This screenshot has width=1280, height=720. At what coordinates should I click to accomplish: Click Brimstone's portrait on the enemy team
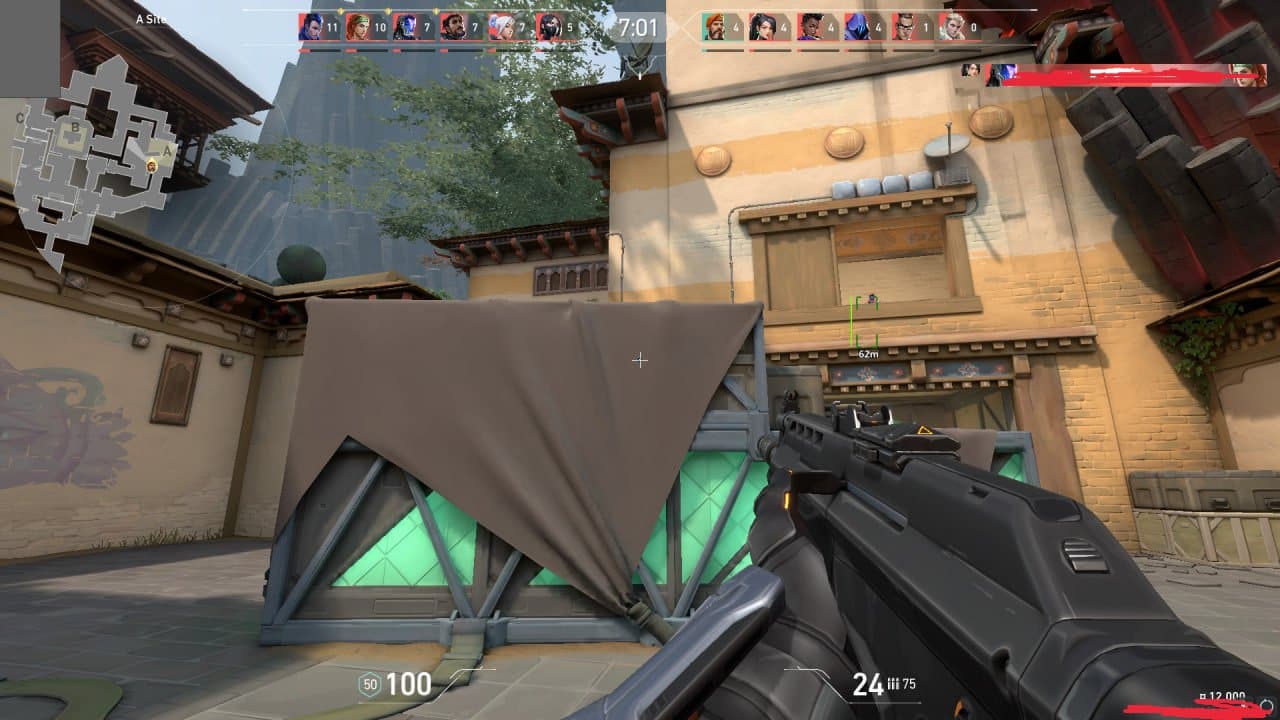coord(715,27)
